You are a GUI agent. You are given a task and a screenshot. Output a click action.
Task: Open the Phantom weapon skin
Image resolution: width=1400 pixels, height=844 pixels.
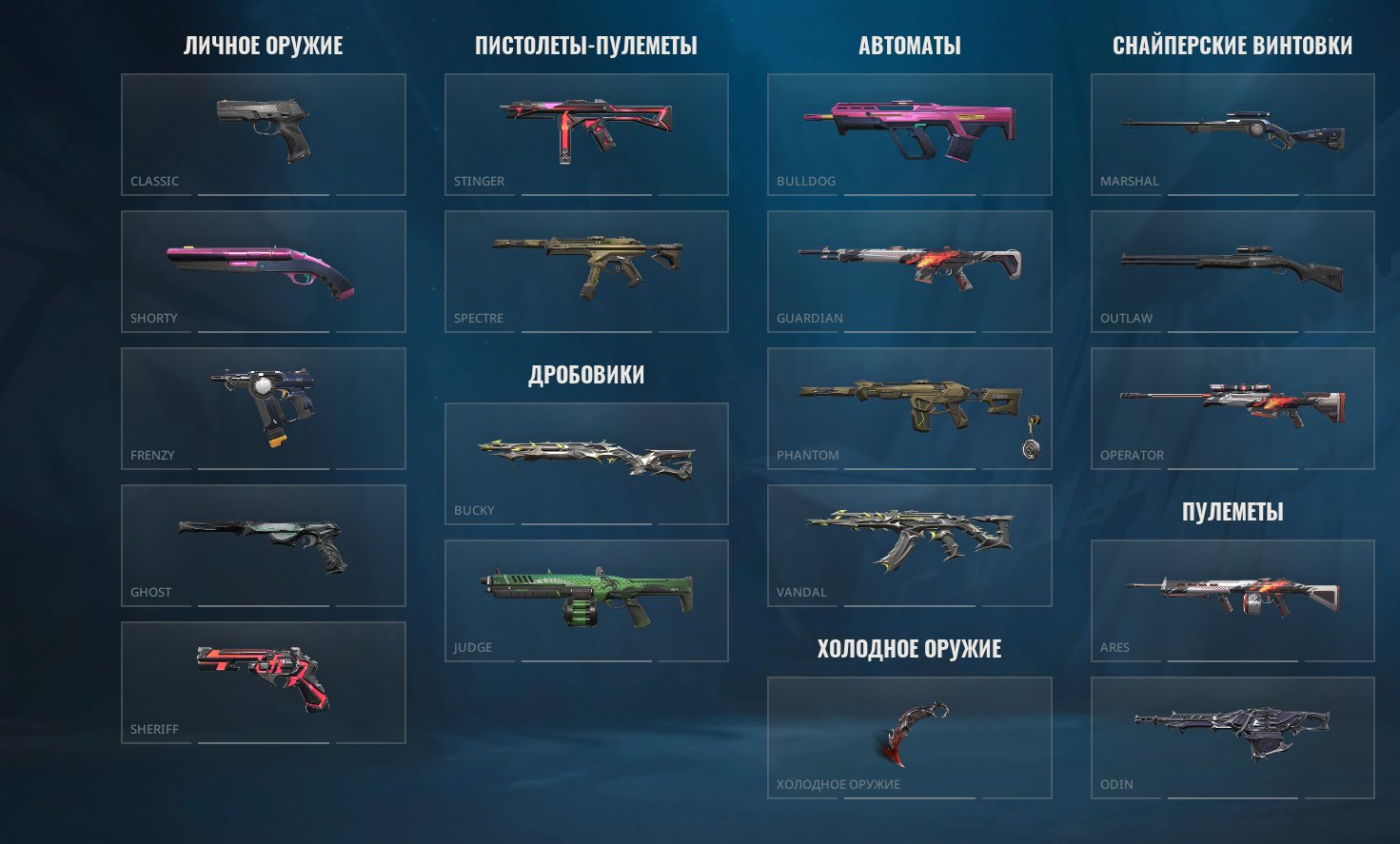[909, 407]
